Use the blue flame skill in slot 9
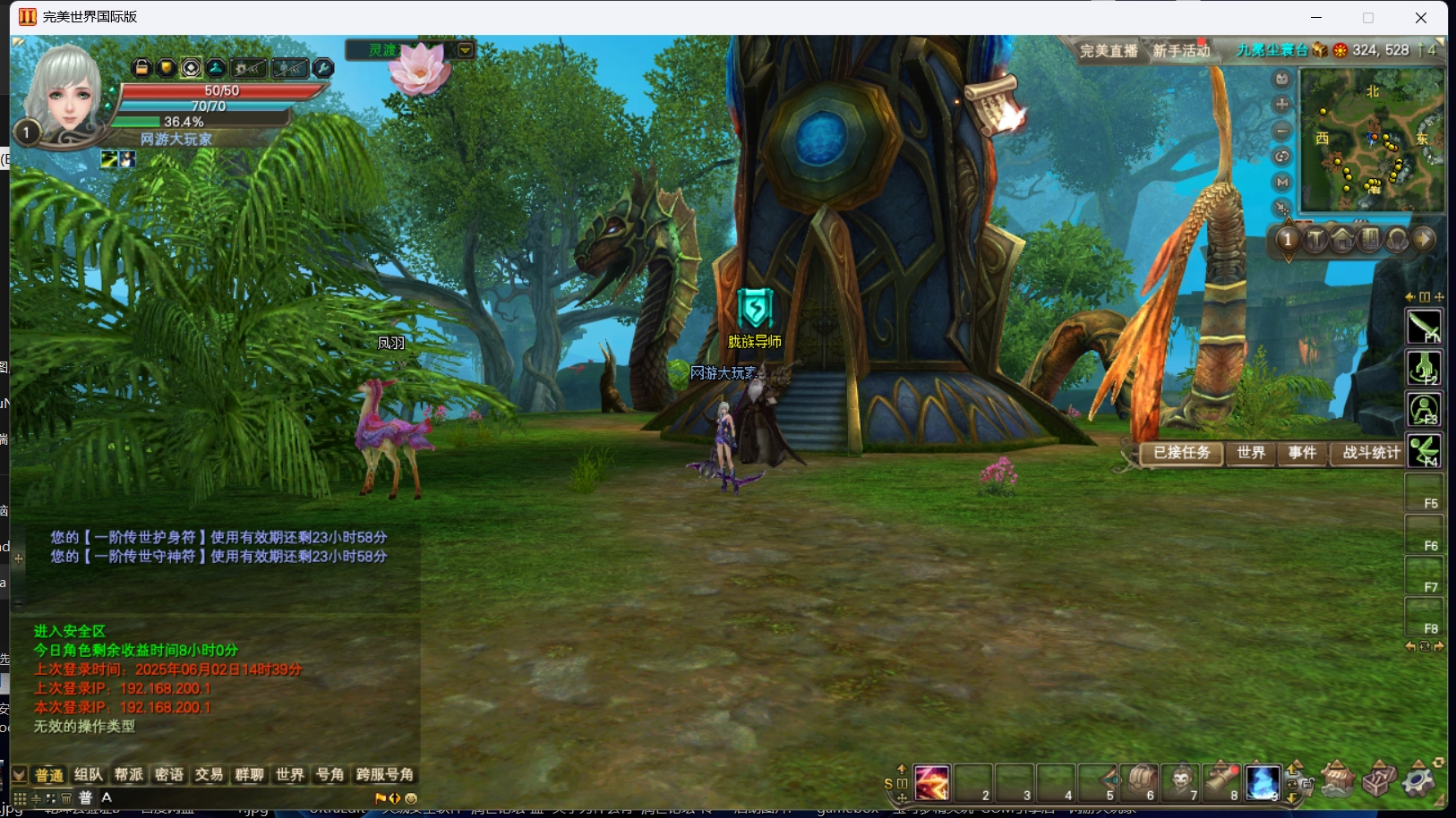This screenshot has width=1456, height=818. (1263, 782)
